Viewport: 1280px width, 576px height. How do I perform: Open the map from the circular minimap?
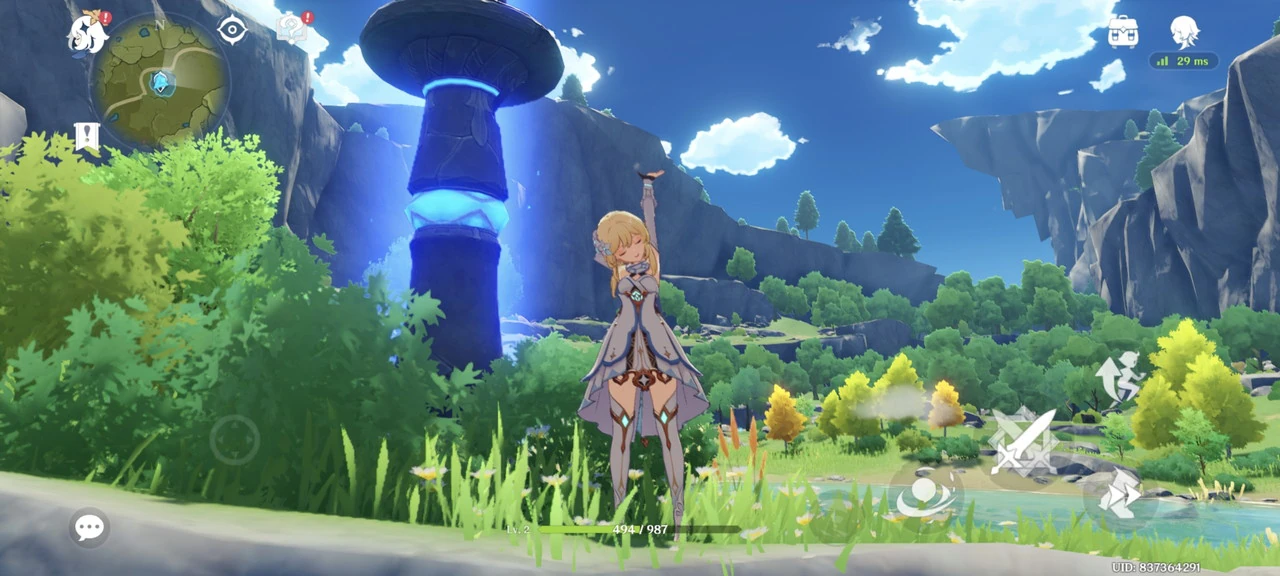point(160,82)
